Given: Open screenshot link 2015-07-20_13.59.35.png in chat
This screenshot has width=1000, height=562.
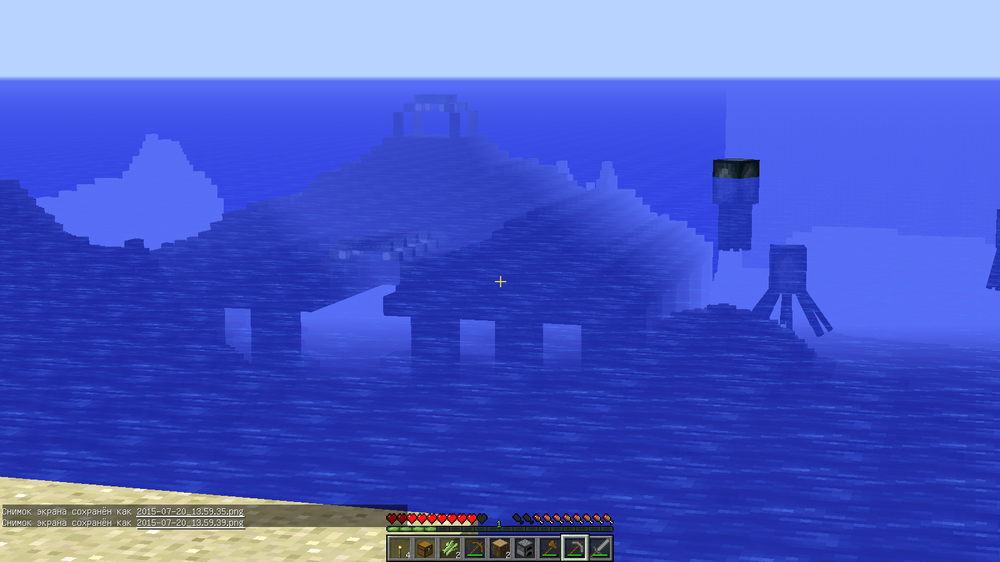Looking at the screenshot, I should coord(190,511).
